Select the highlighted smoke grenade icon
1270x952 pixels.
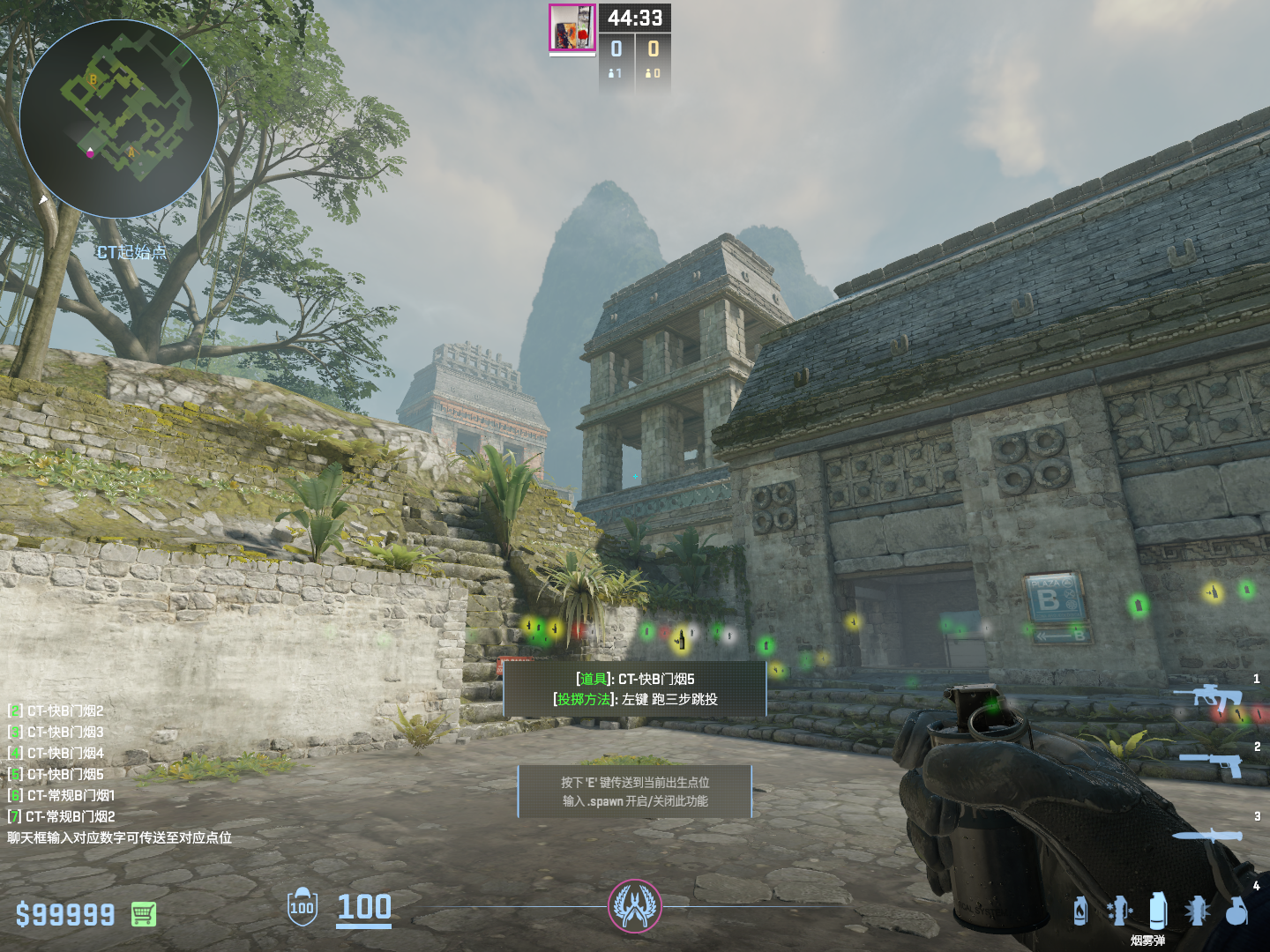(x=1158, y=911)
